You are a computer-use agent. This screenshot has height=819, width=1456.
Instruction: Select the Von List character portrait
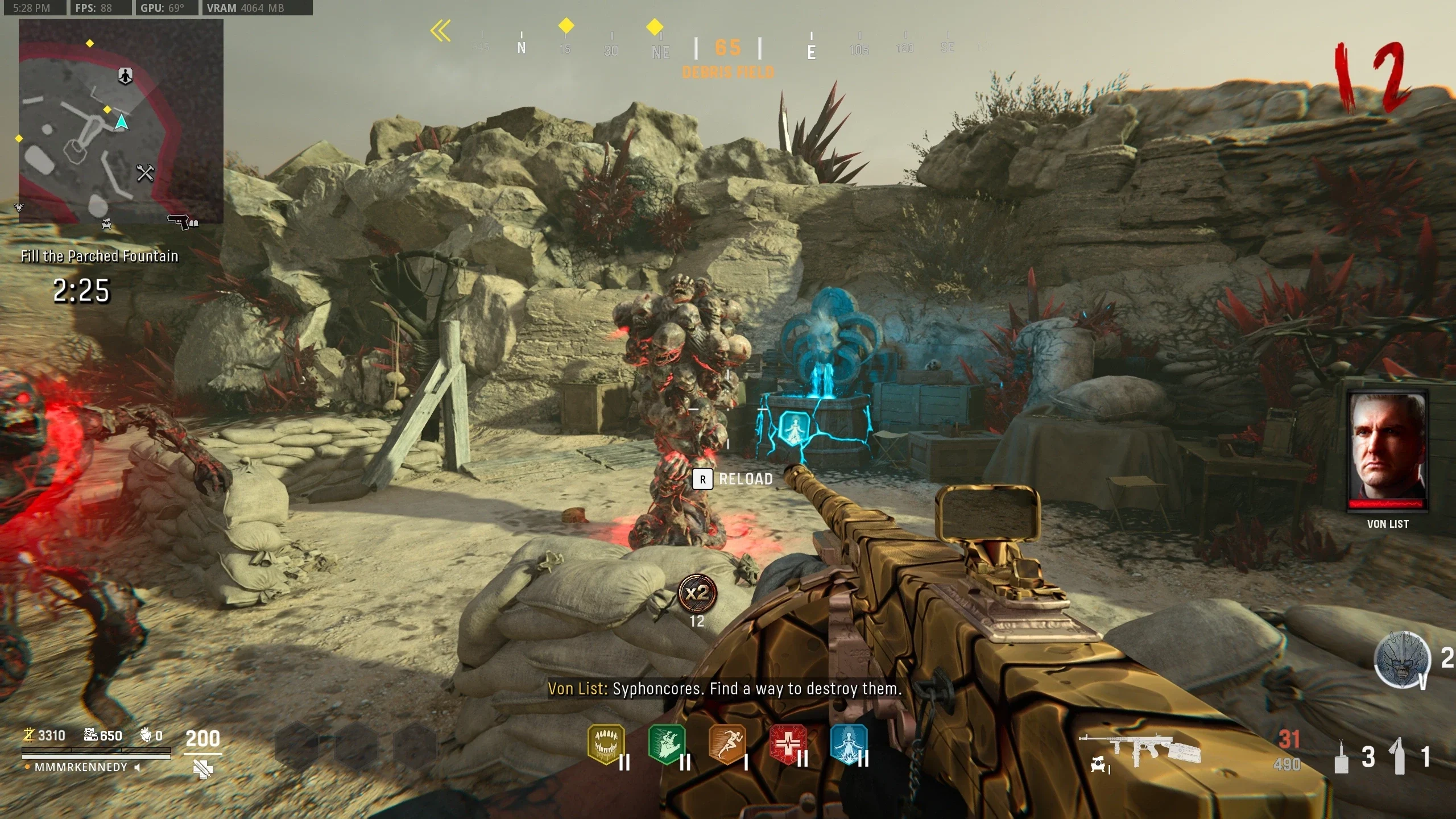pos(1387,449)
